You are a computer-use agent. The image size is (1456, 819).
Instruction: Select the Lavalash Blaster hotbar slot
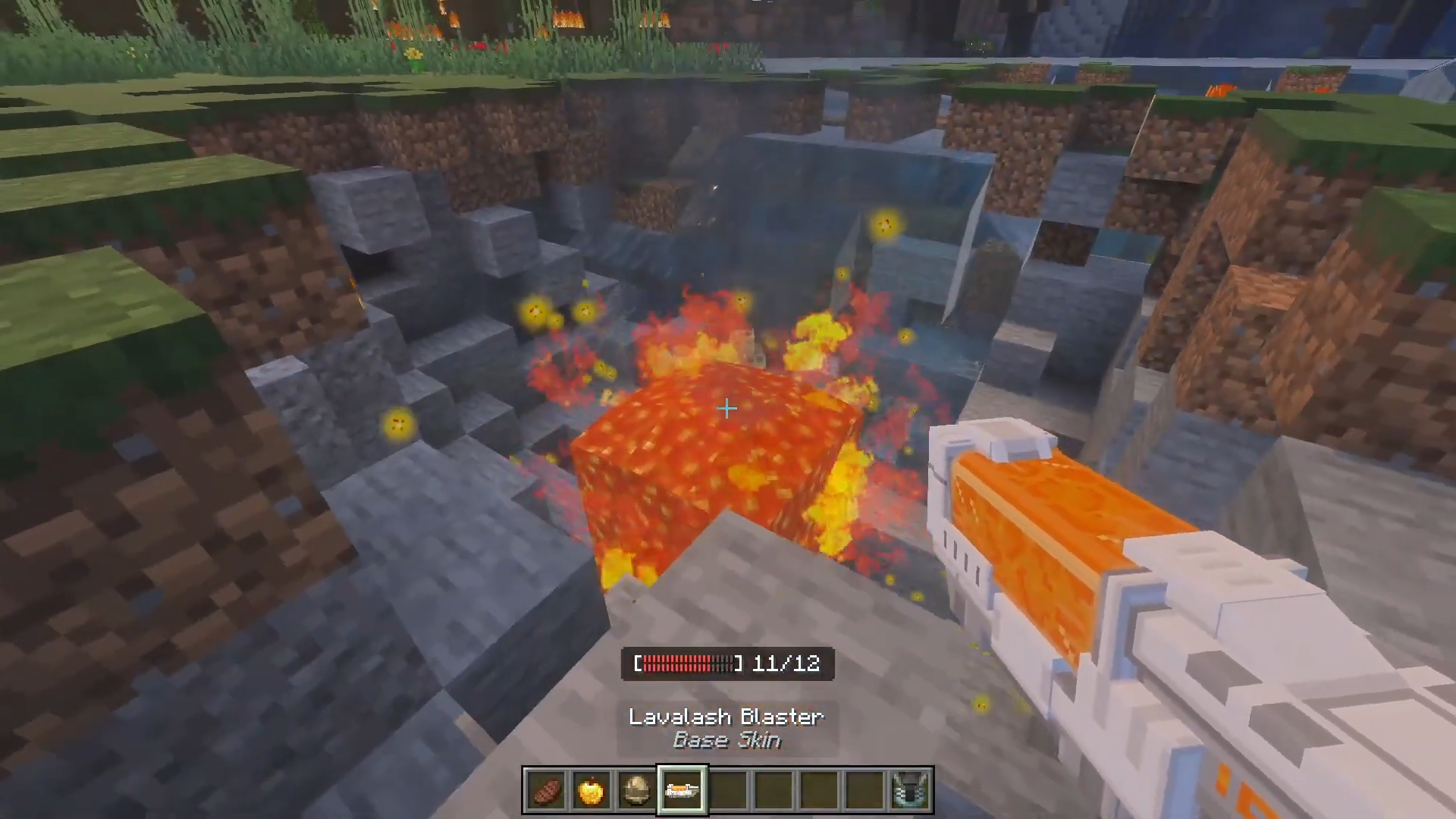[x=682, y=791]
